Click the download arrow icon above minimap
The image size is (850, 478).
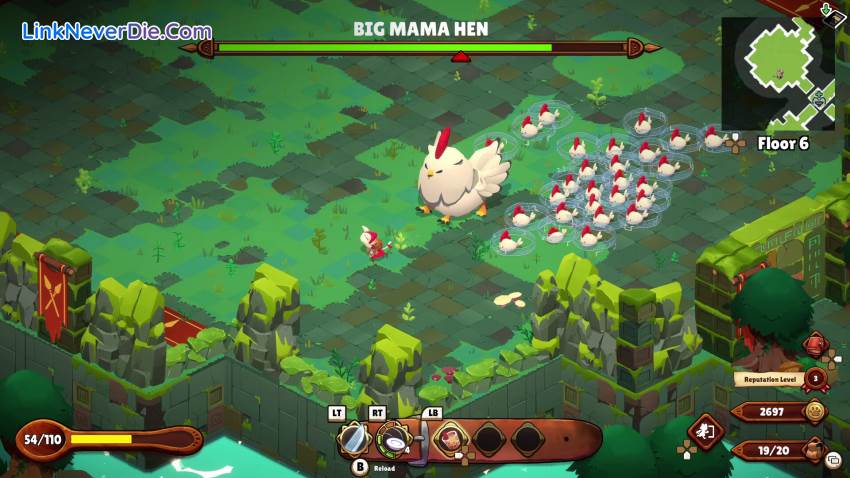click(x=827, y=10)
